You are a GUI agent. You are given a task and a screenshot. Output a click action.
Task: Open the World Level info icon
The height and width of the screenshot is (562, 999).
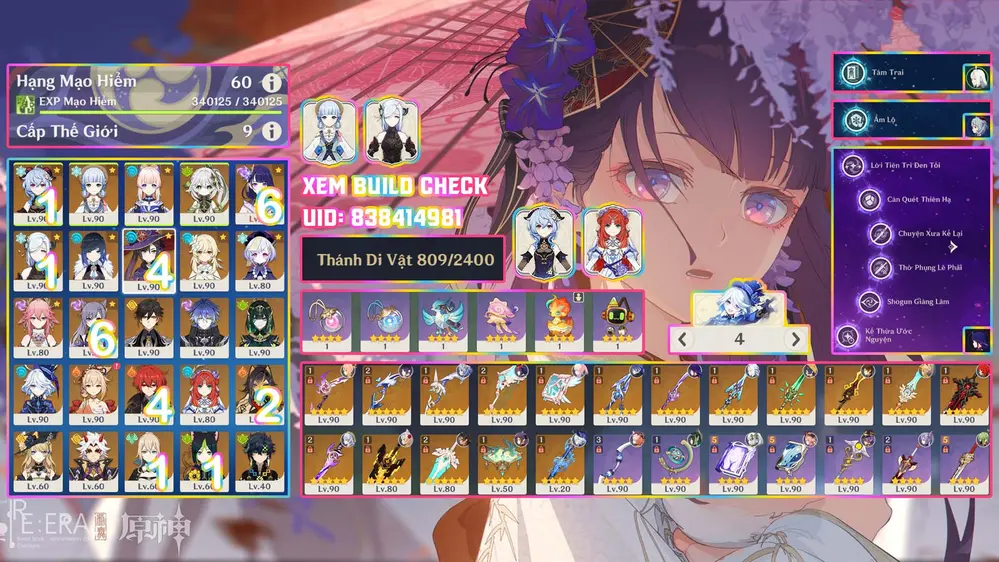tap(270, 131)
